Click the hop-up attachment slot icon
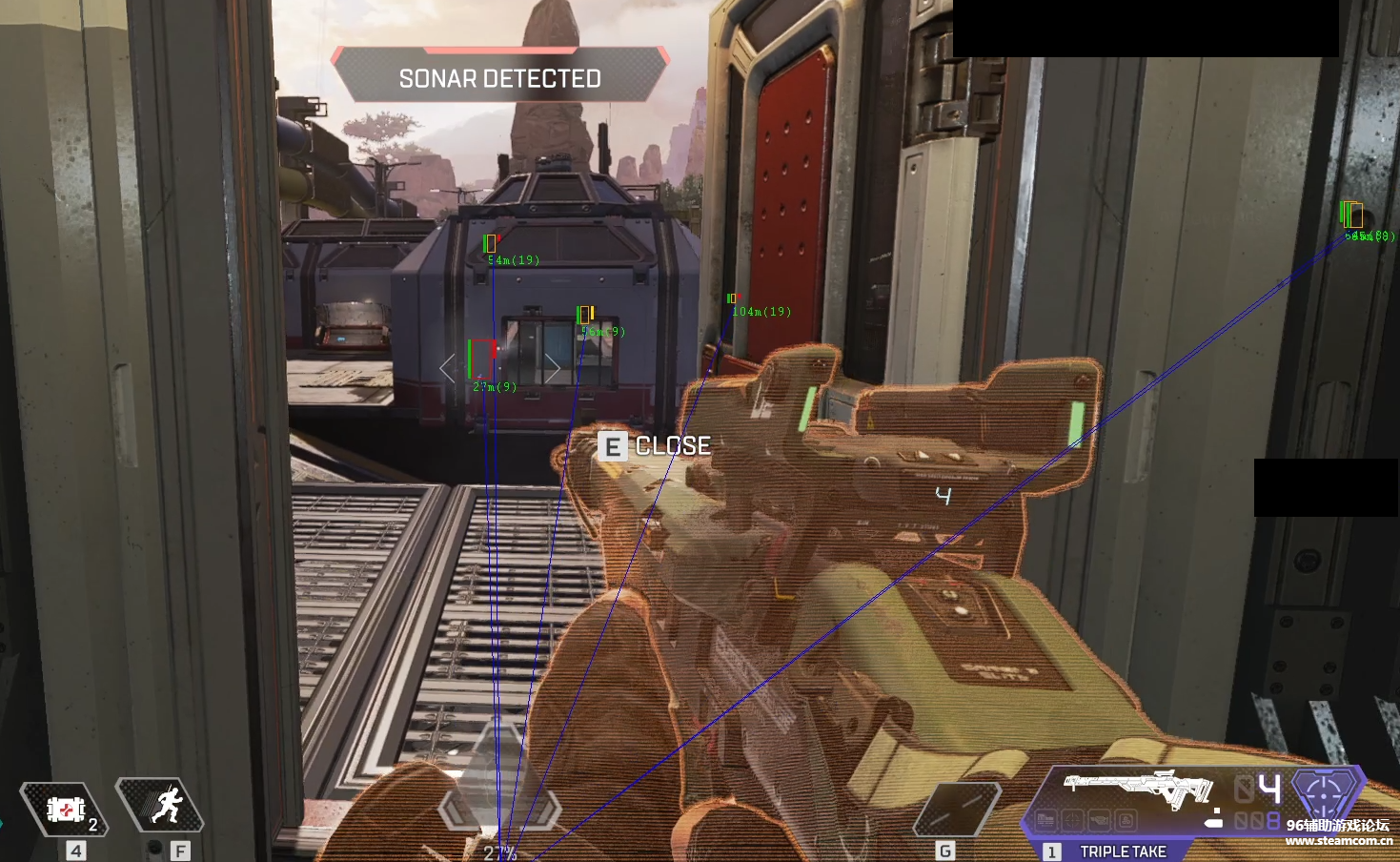This screenshot has height=862, width=1400. pyautogui.click(x=1127, y=820)
